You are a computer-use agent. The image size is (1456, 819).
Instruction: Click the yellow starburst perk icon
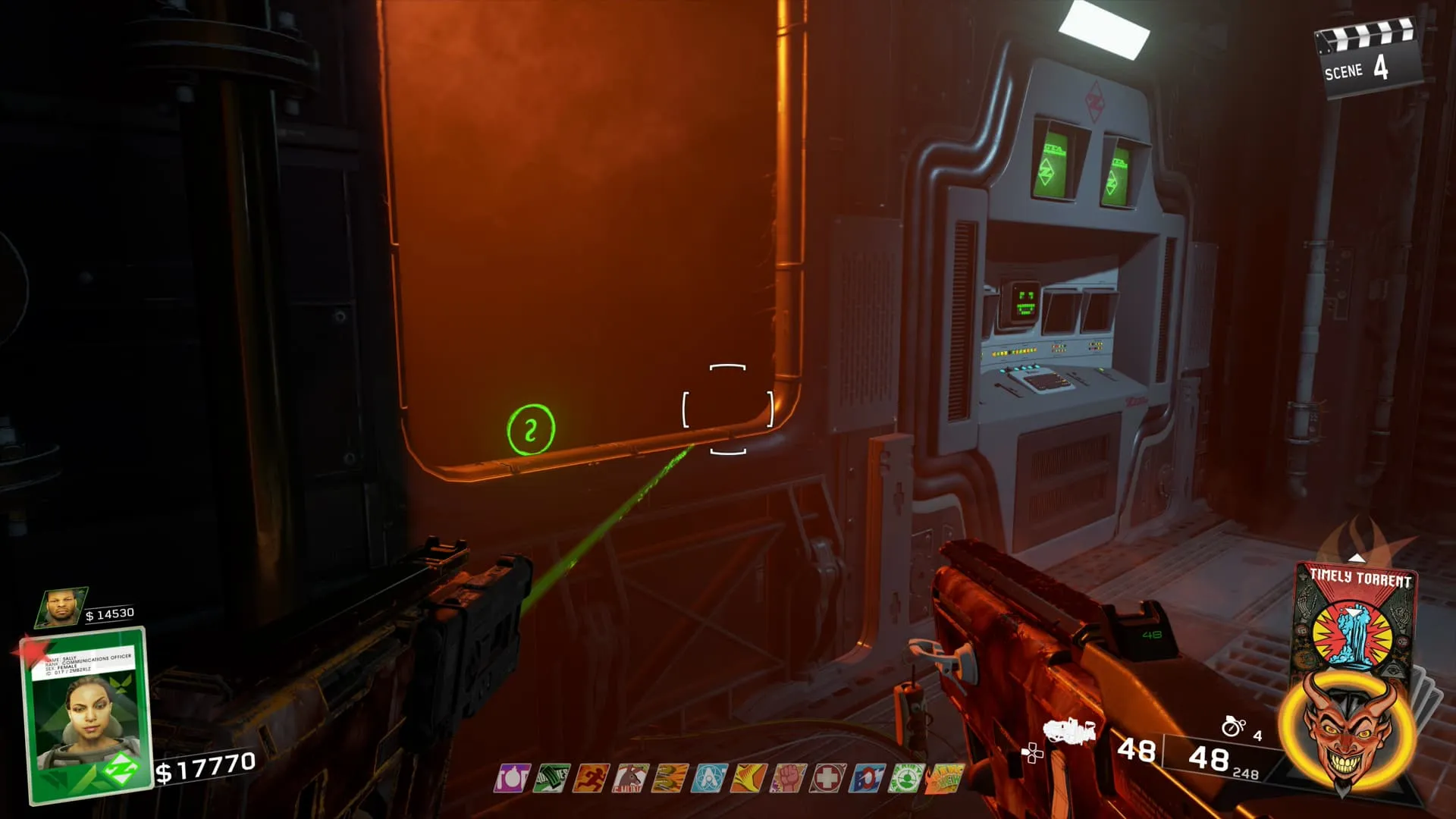pos(748,778)
